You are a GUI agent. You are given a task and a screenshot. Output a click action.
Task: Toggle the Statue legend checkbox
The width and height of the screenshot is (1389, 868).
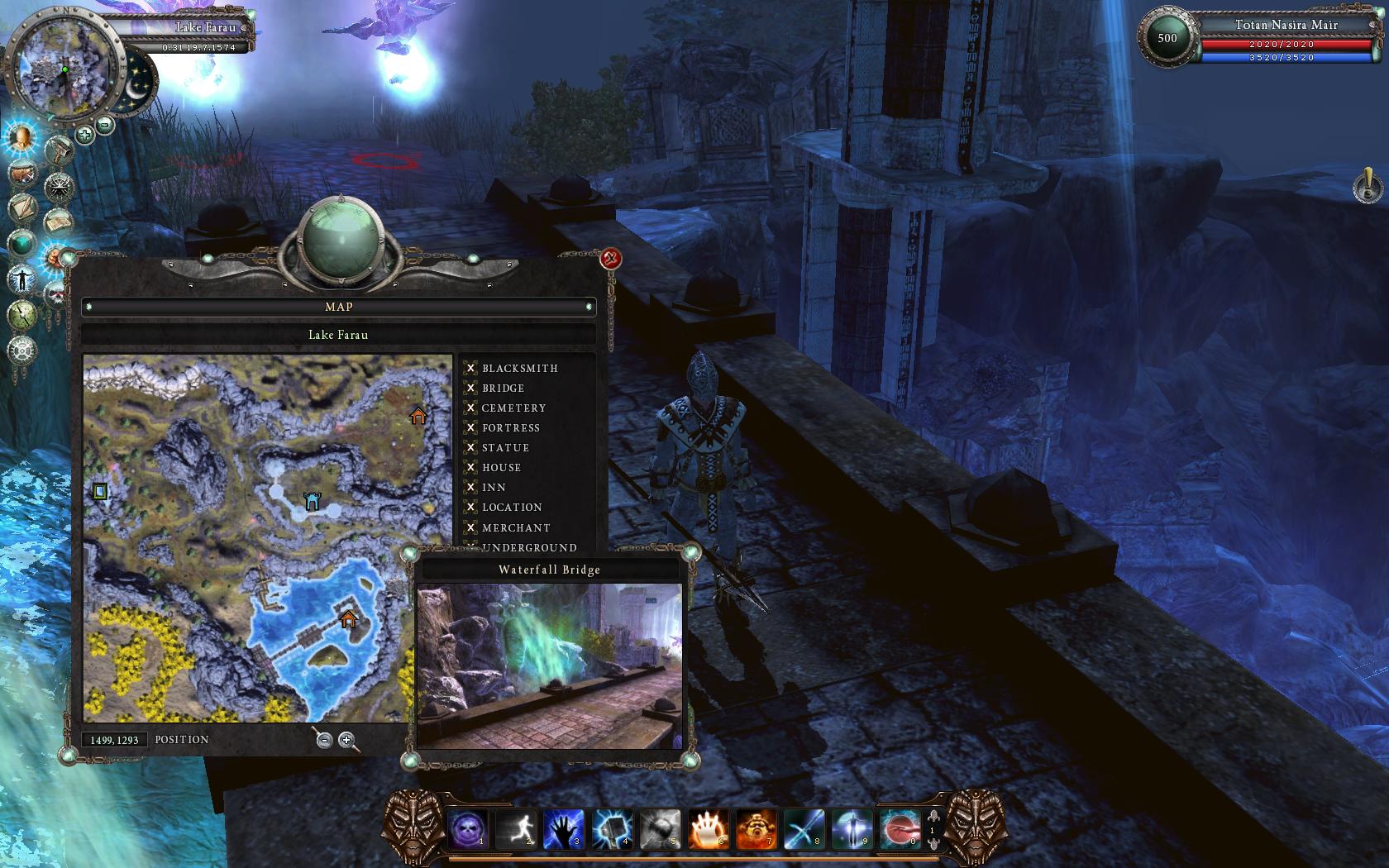coord(470,447)
